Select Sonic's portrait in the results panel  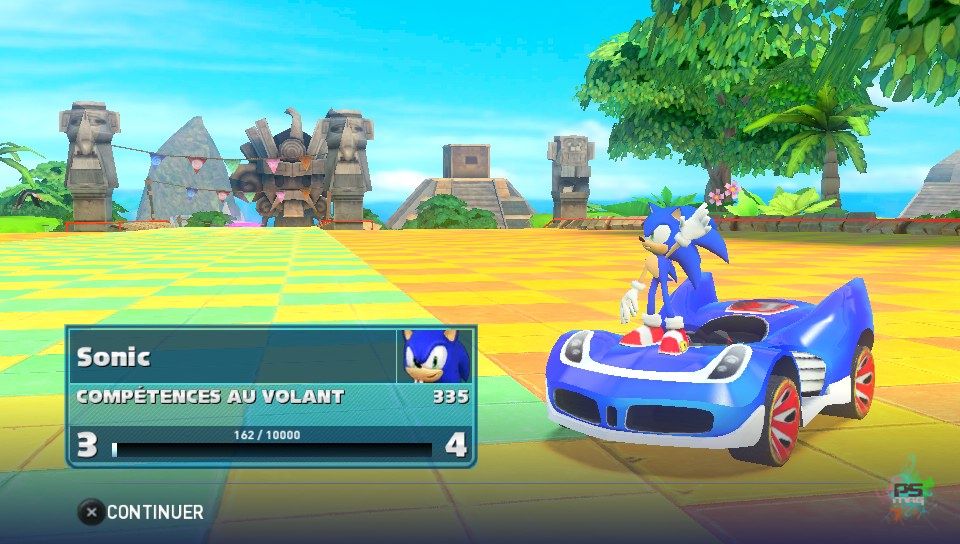pos(435,356)
